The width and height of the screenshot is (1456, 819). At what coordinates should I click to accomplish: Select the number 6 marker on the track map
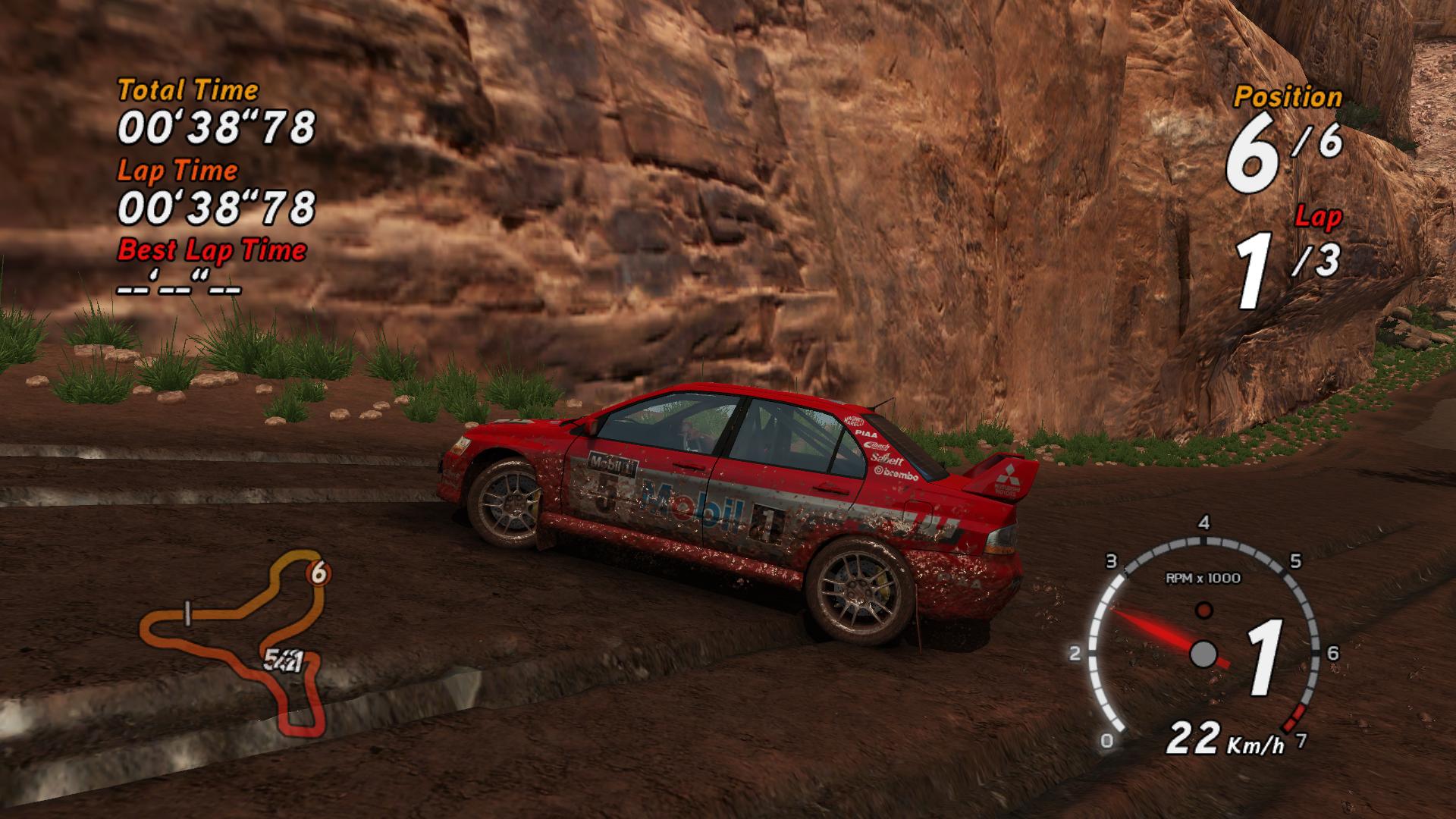click(318, 574)
